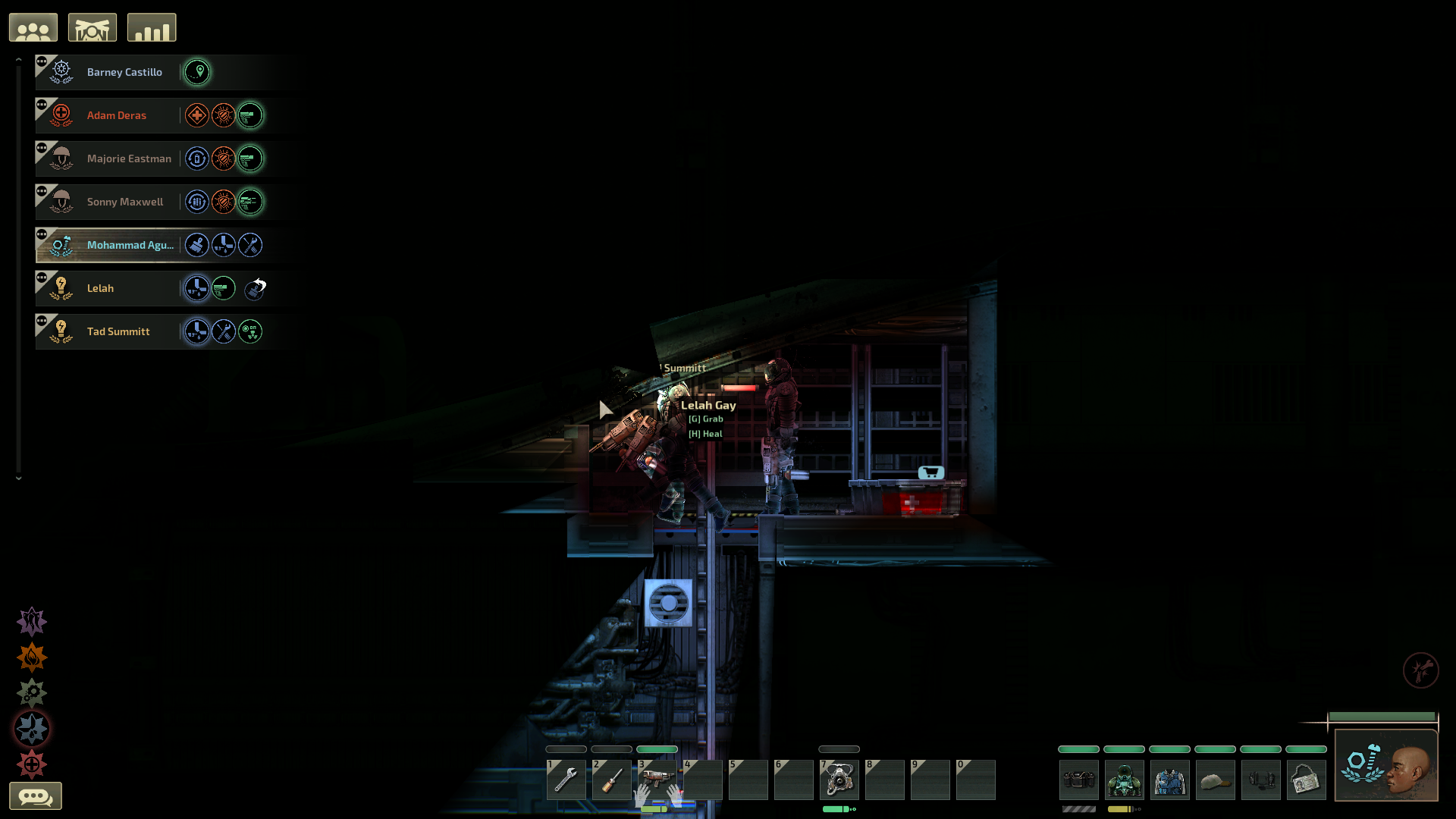The image size is (1456, 819).
Task: Expand crew list via the bottom chevron
Action: tap(19, 479)
